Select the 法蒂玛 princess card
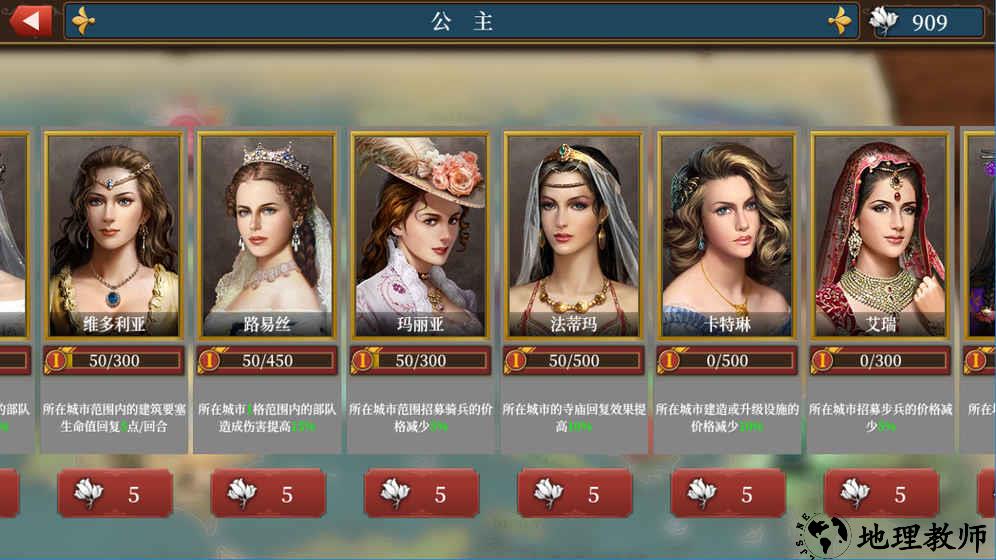Image resolution: width=996 pixels, height=560 pixels. [x=574, y=235]
